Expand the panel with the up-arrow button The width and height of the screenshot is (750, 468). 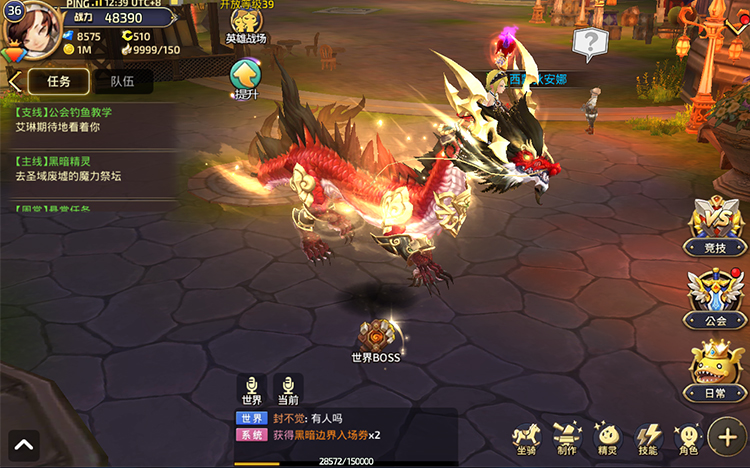coord(24,443)
